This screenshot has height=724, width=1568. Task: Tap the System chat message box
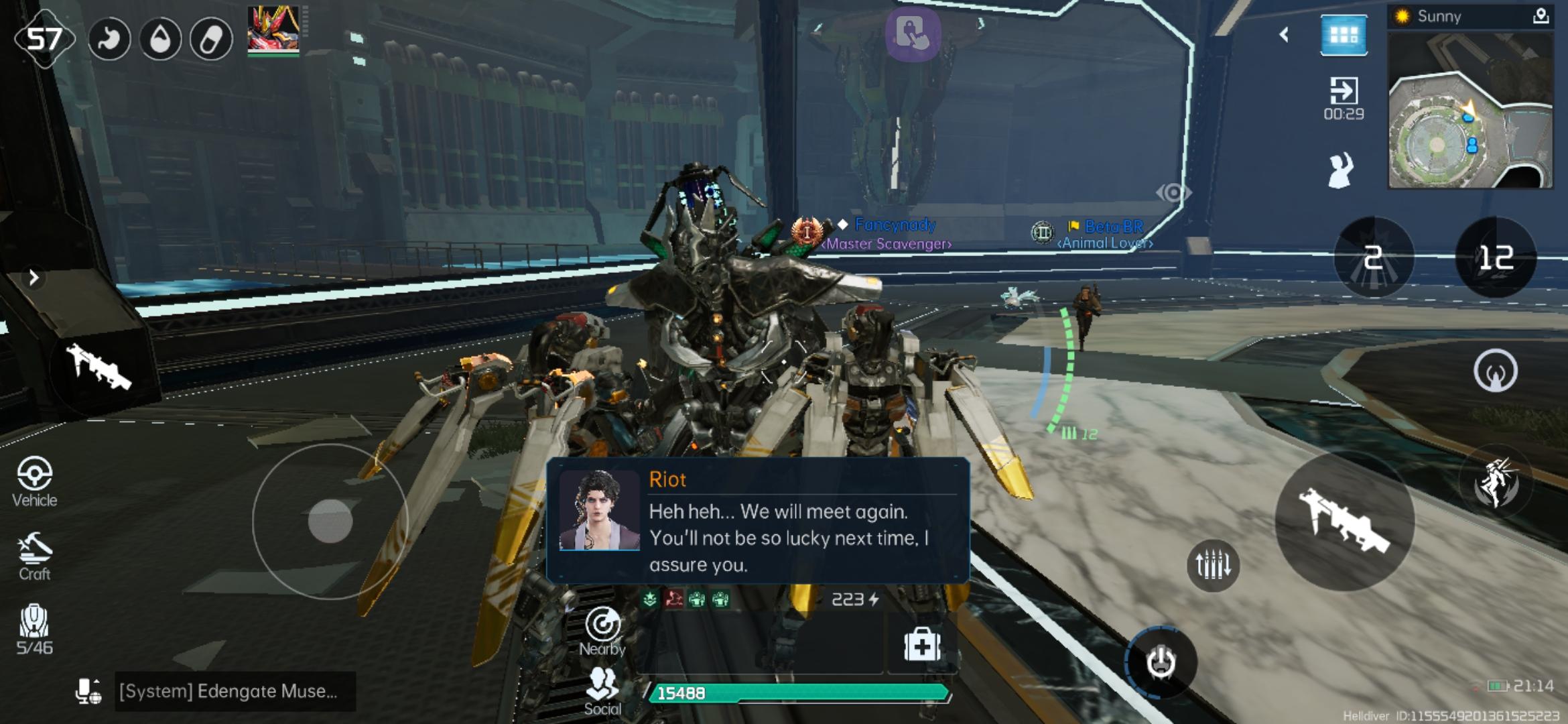coord(228,691)
